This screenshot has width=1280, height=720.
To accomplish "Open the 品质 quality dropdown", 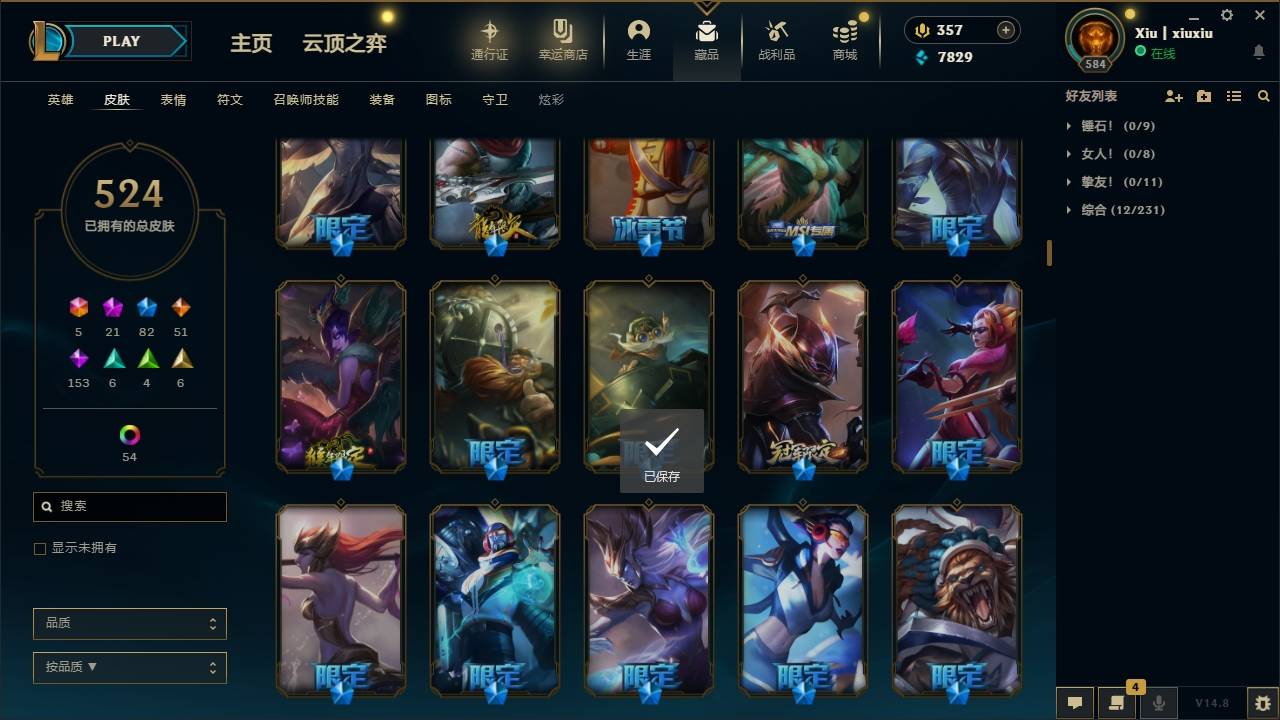I will 129,623.
